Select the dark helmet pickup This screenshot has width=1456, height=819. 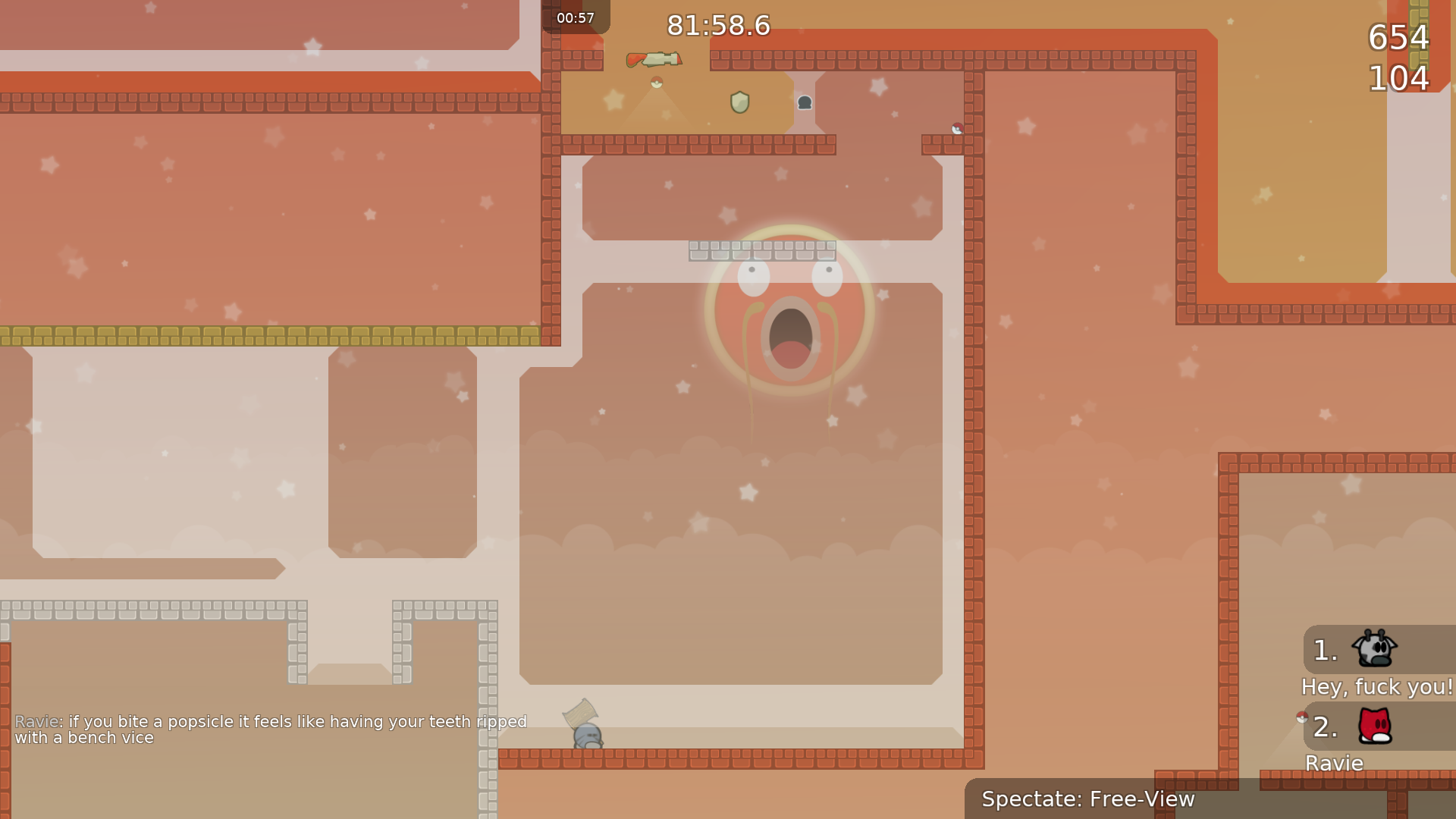[804, 102]
